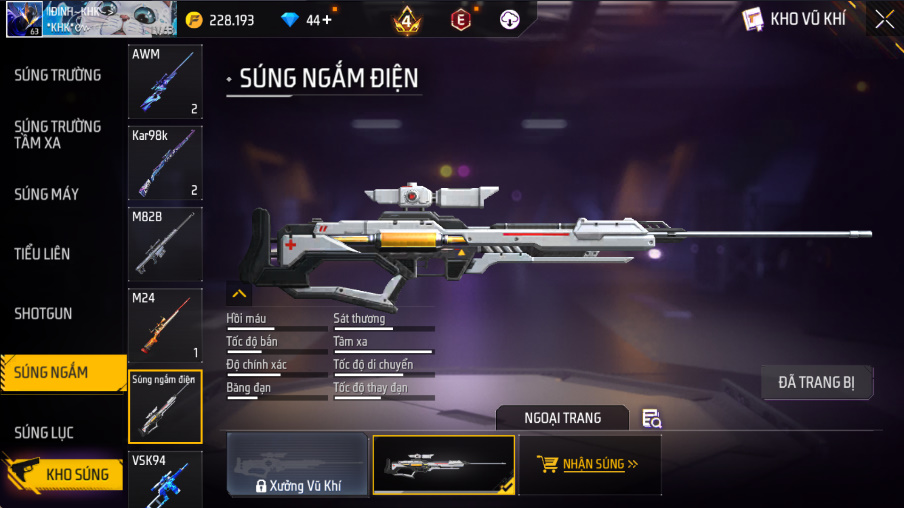Select the VSK94 weapon tile
Image resolution: width=904 pixels, height=508 pixels.
pos(165,479)
